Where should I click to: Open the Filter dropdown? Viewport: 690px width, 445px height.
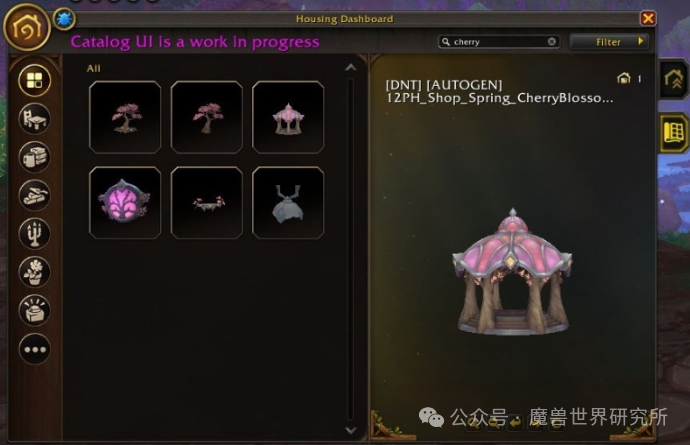[x=609, y=42]
